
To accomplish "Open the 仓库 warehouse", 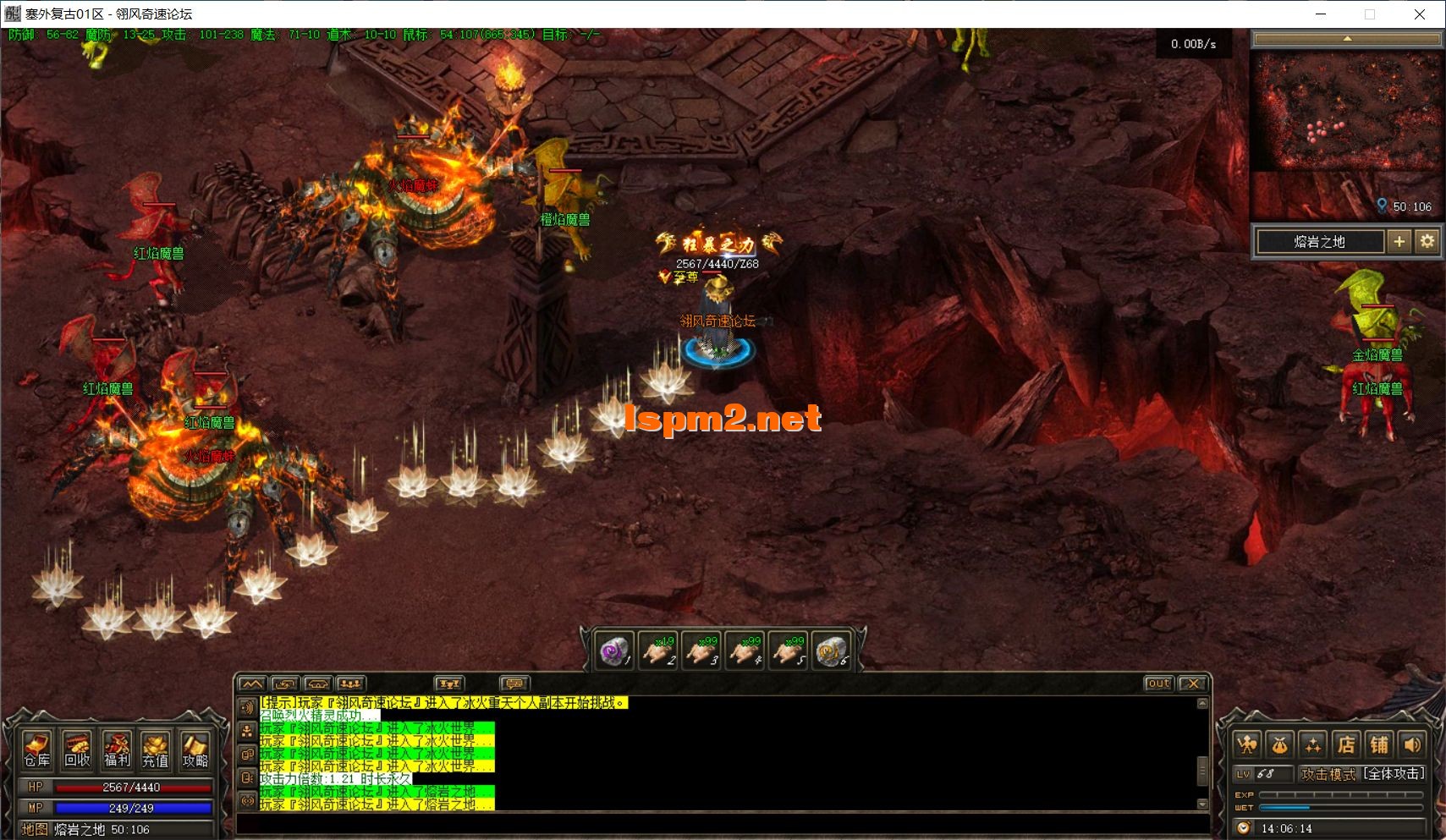I will pyautogui.click(x=36, y=749).
